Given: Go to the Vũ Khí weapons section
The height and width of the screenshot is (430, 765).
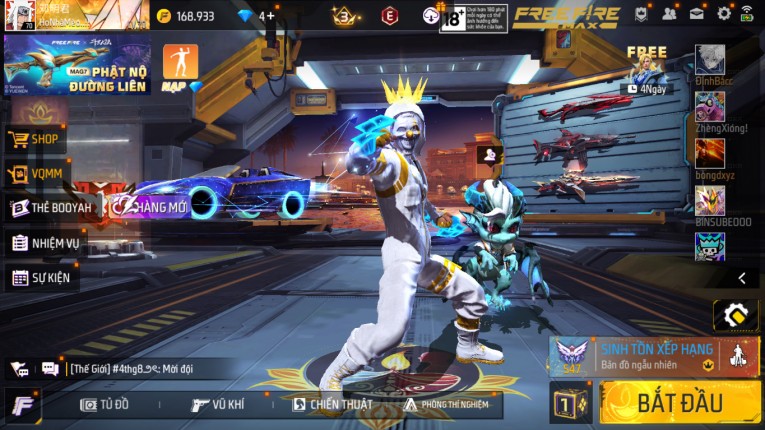Looking at the screenshot, I should pyautogui.click(x=218, y=404).
